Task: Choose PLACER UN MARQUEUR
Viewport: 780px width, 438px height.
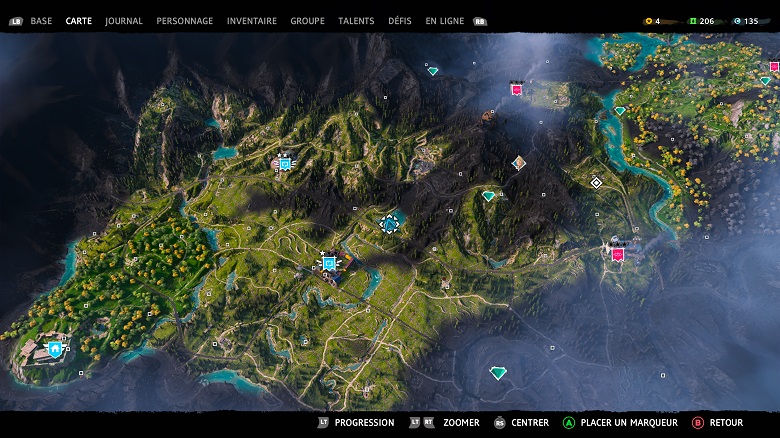Action: click(629, 423)
